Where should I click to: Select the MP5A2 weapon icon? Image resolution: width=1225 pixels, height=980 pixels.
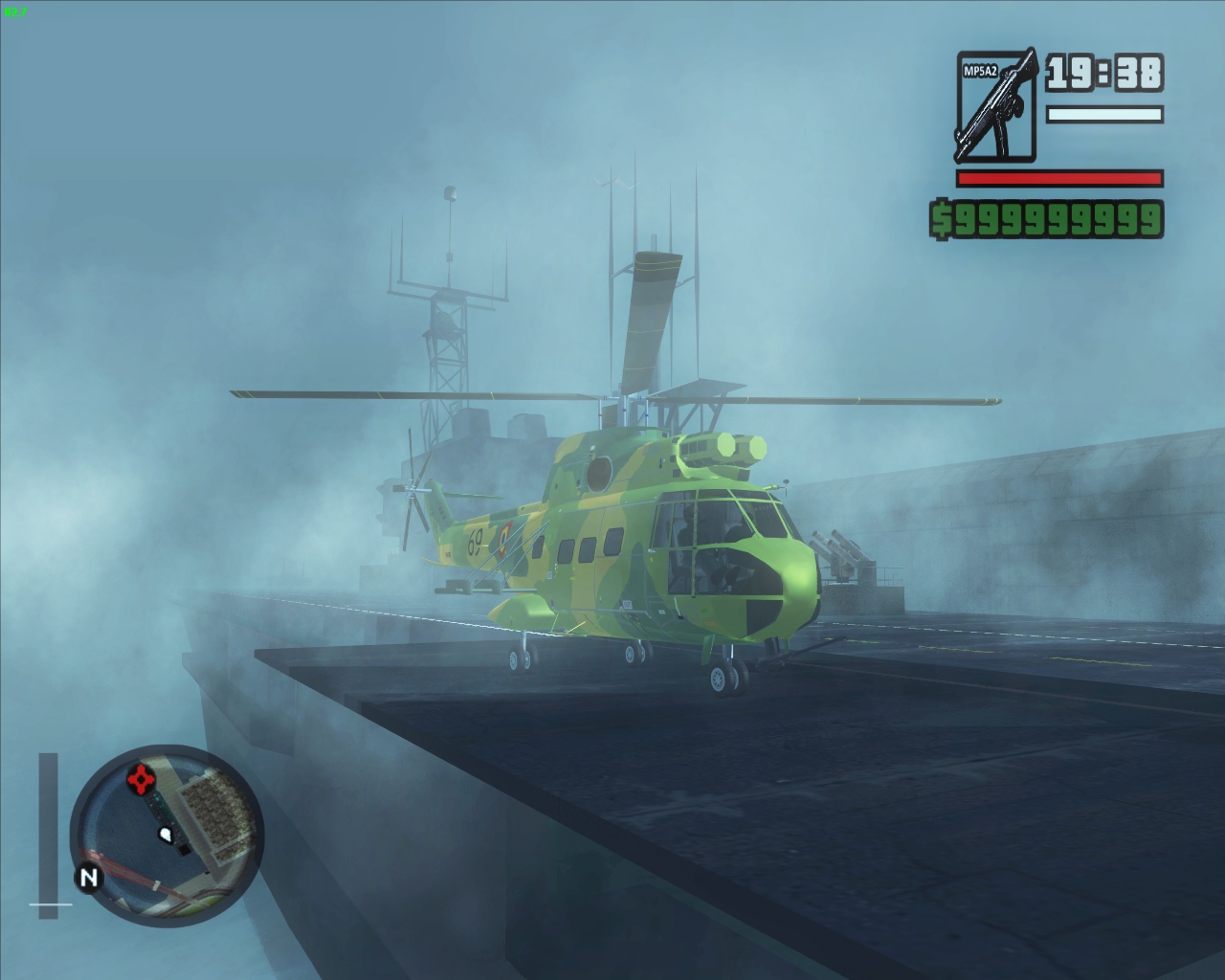[x=995, y=100]
